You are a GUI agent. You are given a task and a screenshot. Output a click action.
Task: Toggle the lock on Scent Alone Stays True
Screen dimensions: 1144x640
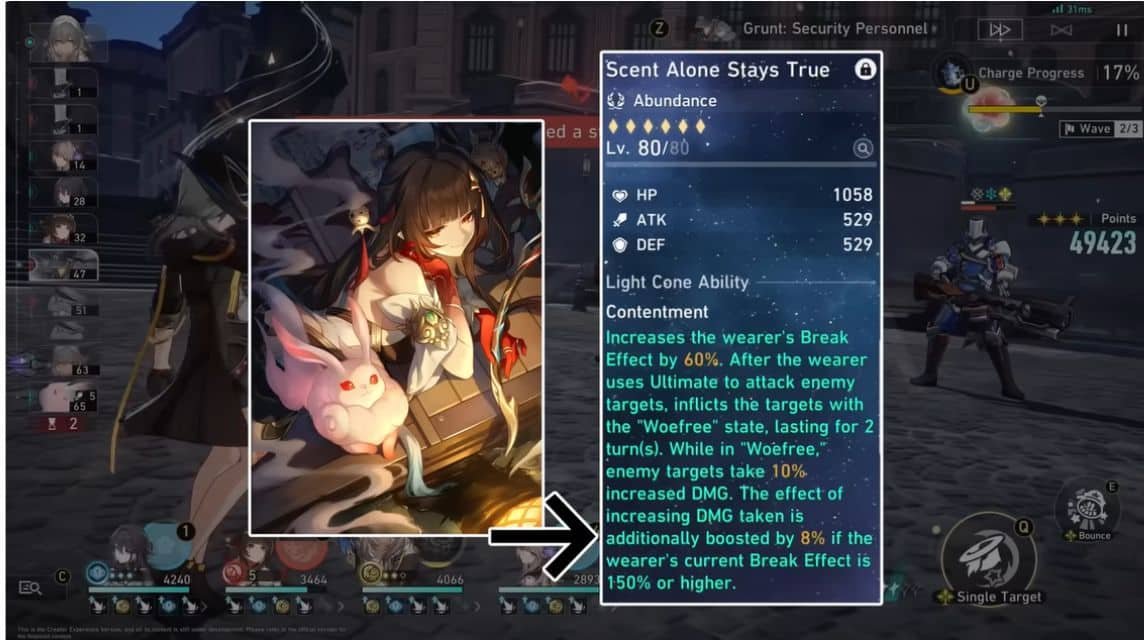(x=865, y=69)
